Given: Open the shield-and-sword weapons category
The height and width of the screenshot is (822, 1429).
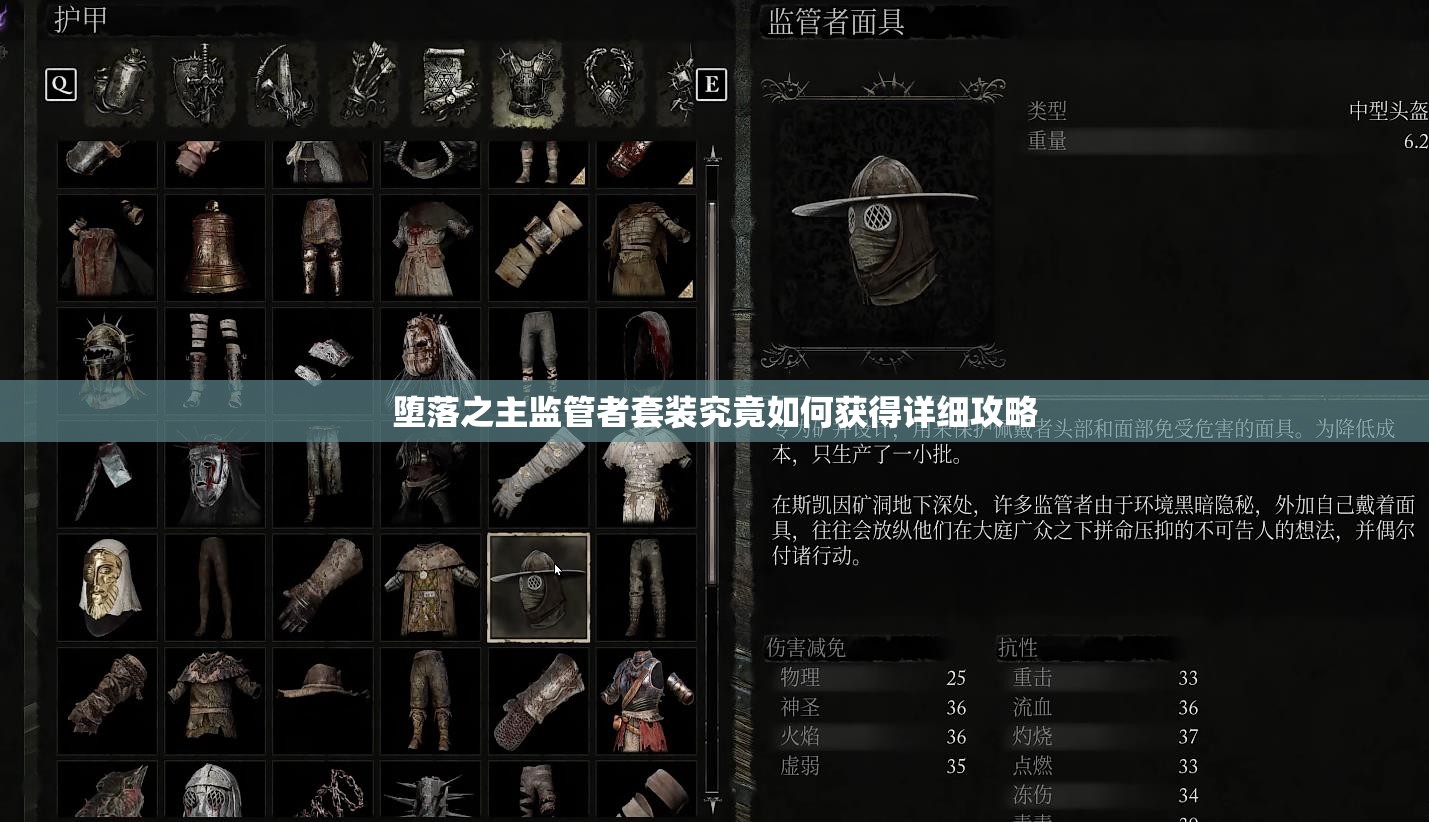Looking at the screenshot, I should tap(200, 85).
